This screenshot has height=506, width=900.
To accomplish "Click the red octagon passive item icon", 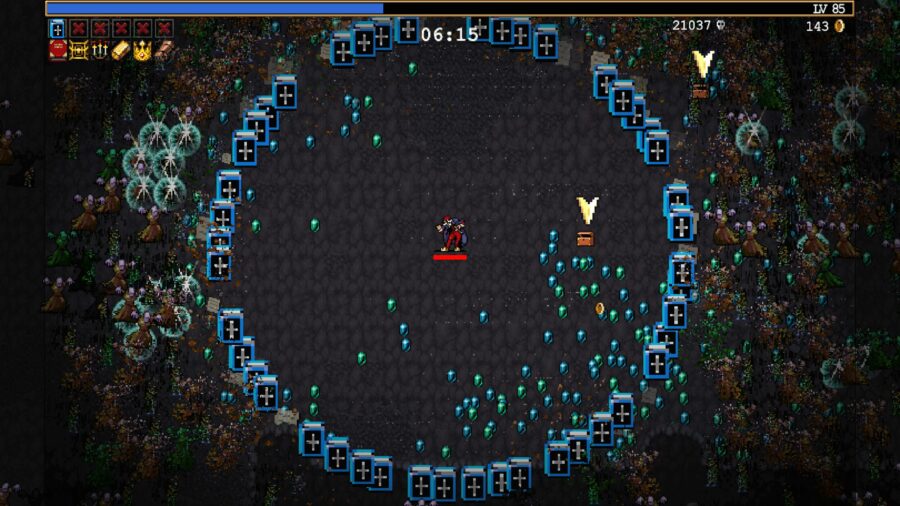I will tap(57, 49).
